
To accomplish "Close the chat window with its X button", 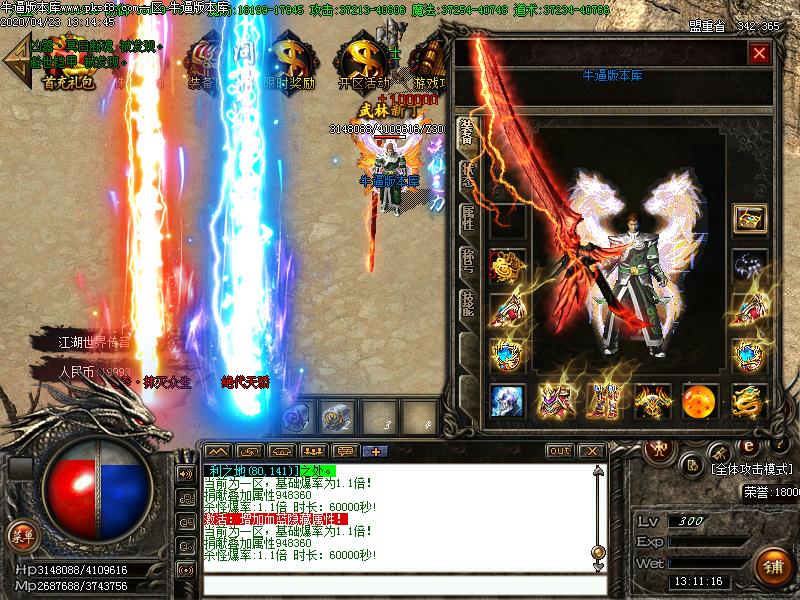I will point(590,451).
